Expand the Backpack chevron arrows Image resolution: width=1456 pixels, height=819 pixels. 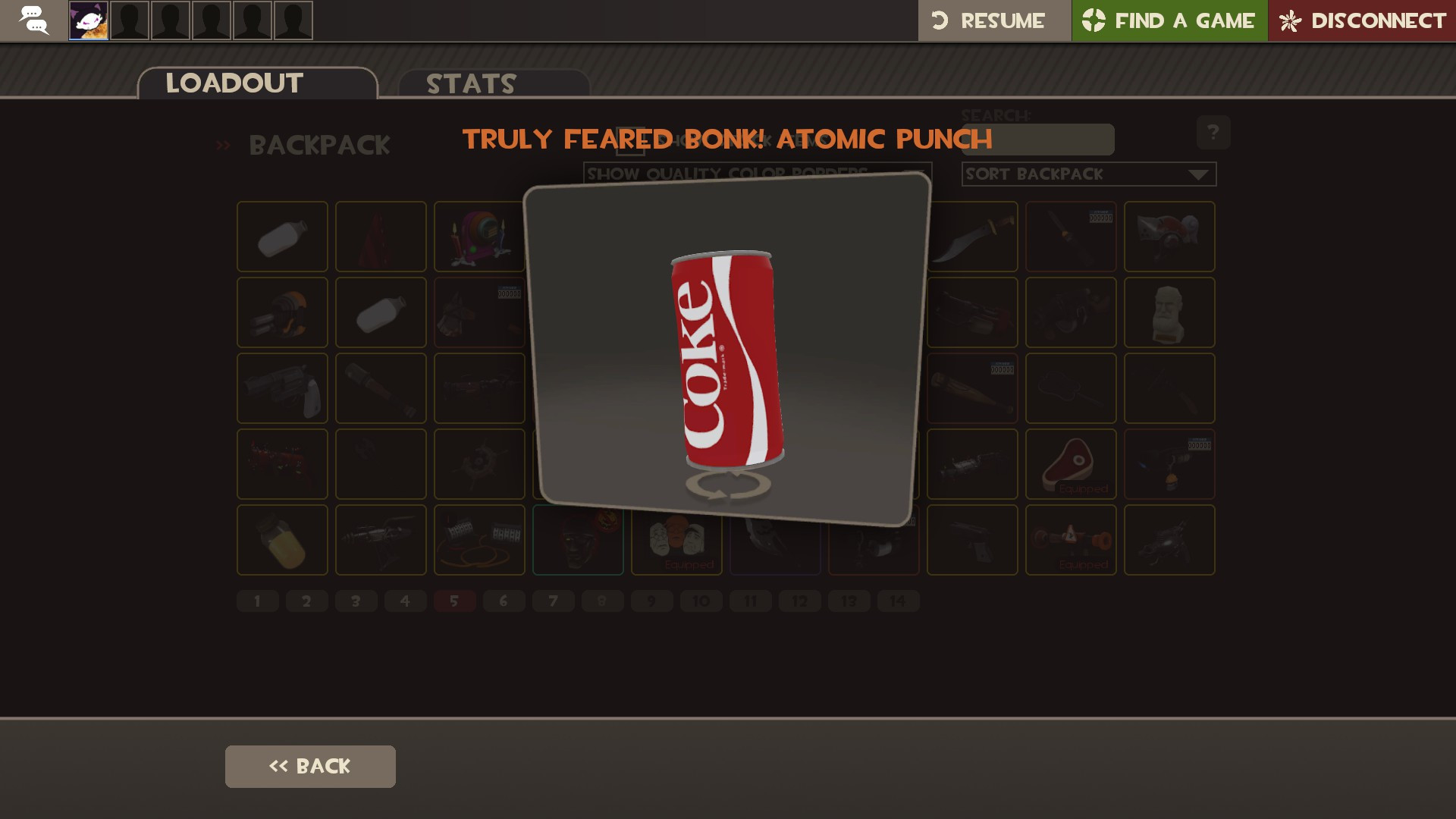[x=224, y=144]
